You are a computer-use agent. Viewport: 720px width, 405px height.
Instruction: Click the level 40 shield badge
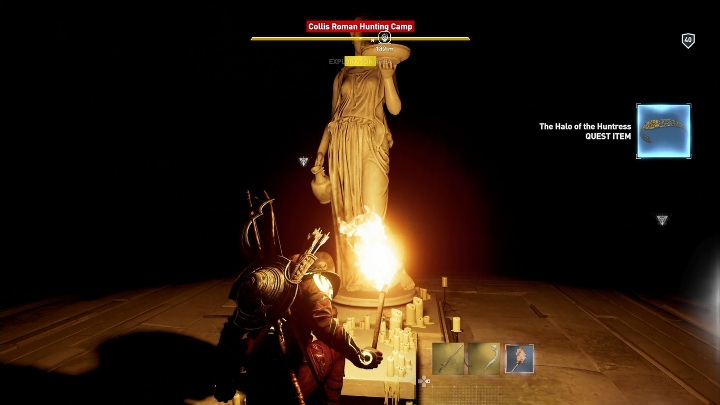click(x=688, y=40)
